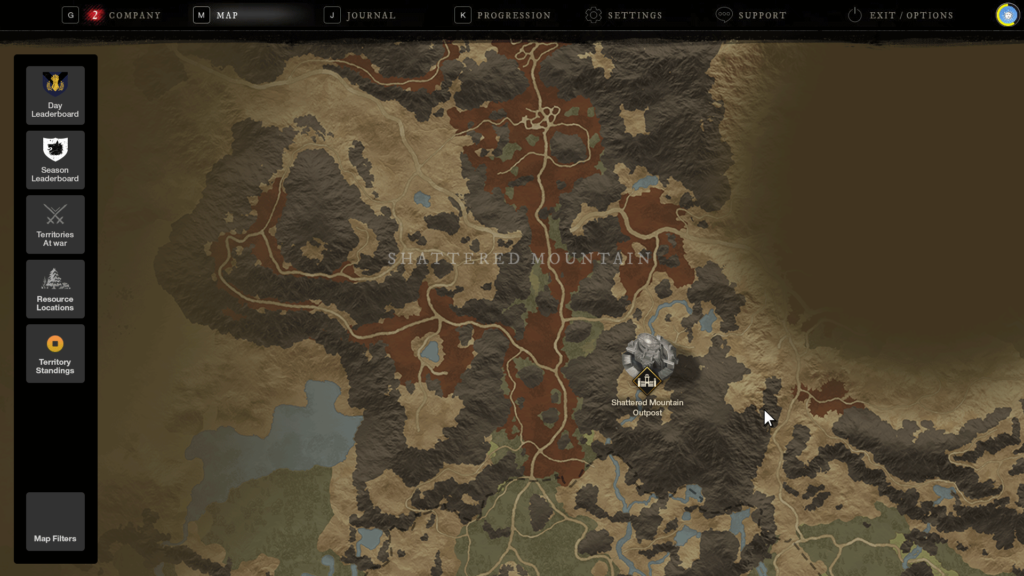
Task: Open the Journal tab
Action: point(370,16)
